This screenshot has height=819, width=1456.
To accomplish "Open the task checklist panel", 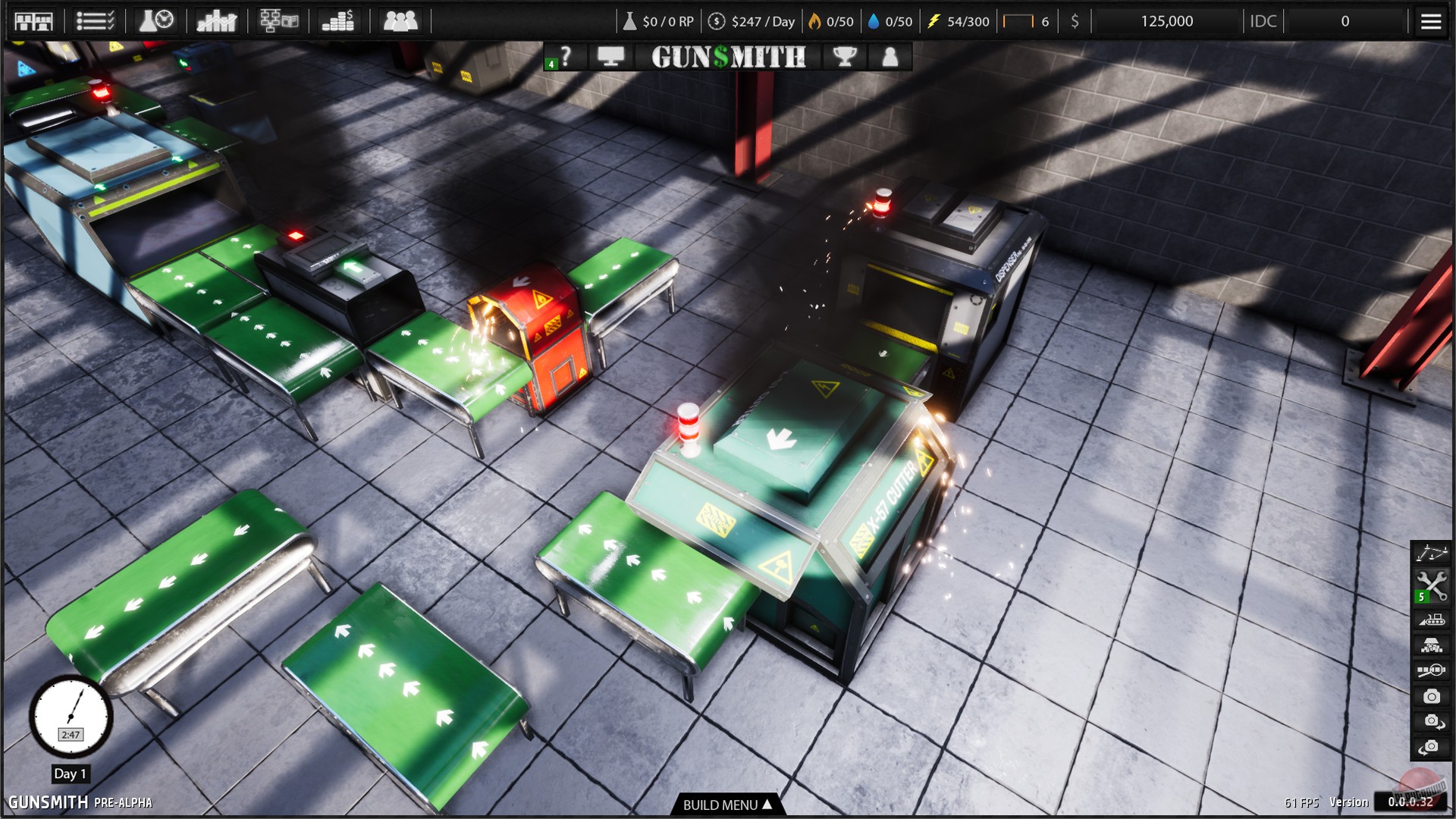I will coord(95,20).
